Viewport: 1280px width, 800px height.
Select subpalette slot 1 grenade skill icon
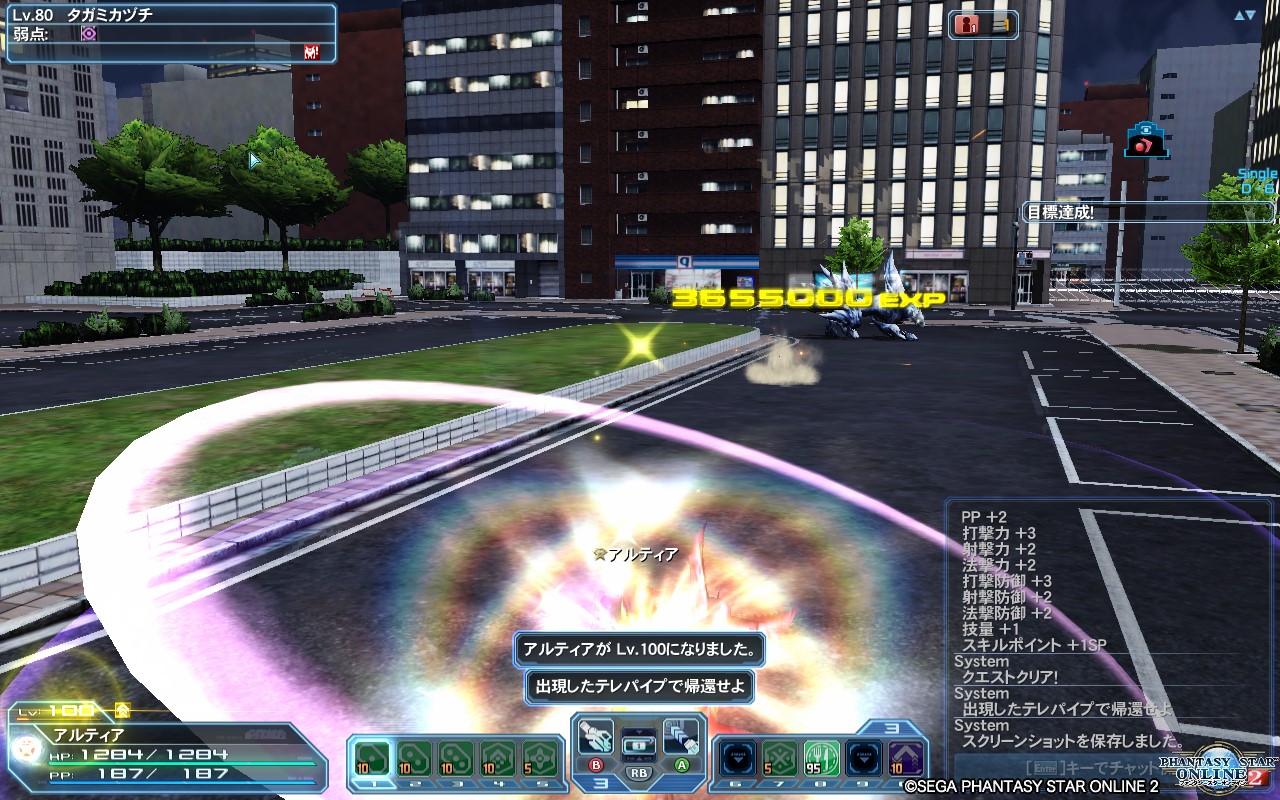[371, 756]
